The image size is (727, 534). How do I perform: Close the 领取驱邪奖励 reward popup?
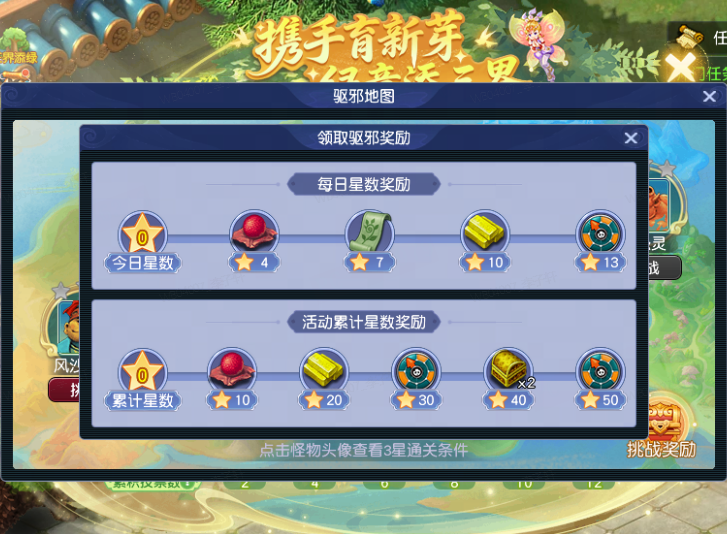pos(630,139)
